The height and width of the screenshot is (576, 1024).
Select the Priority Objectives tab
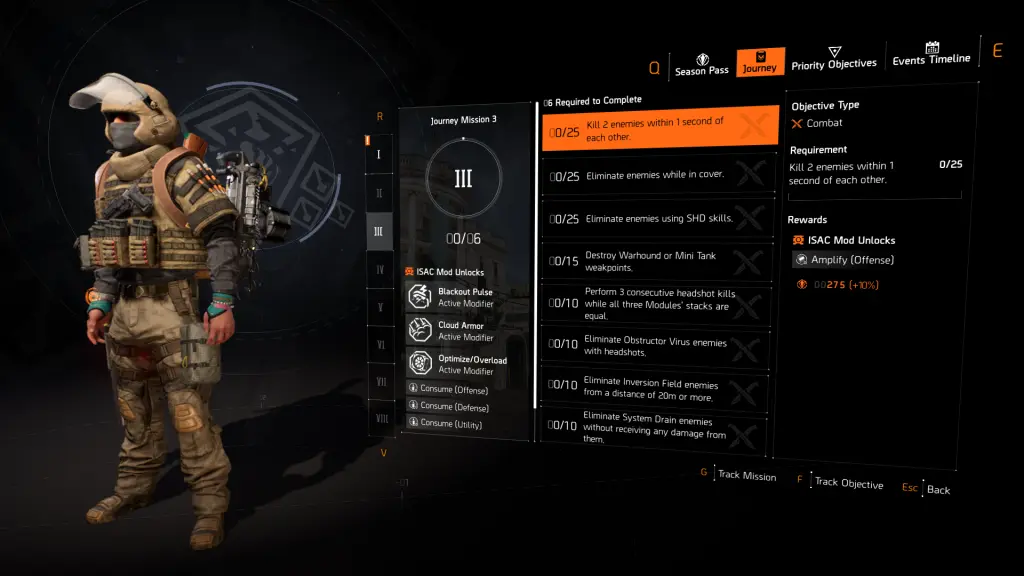click(834, 59)
